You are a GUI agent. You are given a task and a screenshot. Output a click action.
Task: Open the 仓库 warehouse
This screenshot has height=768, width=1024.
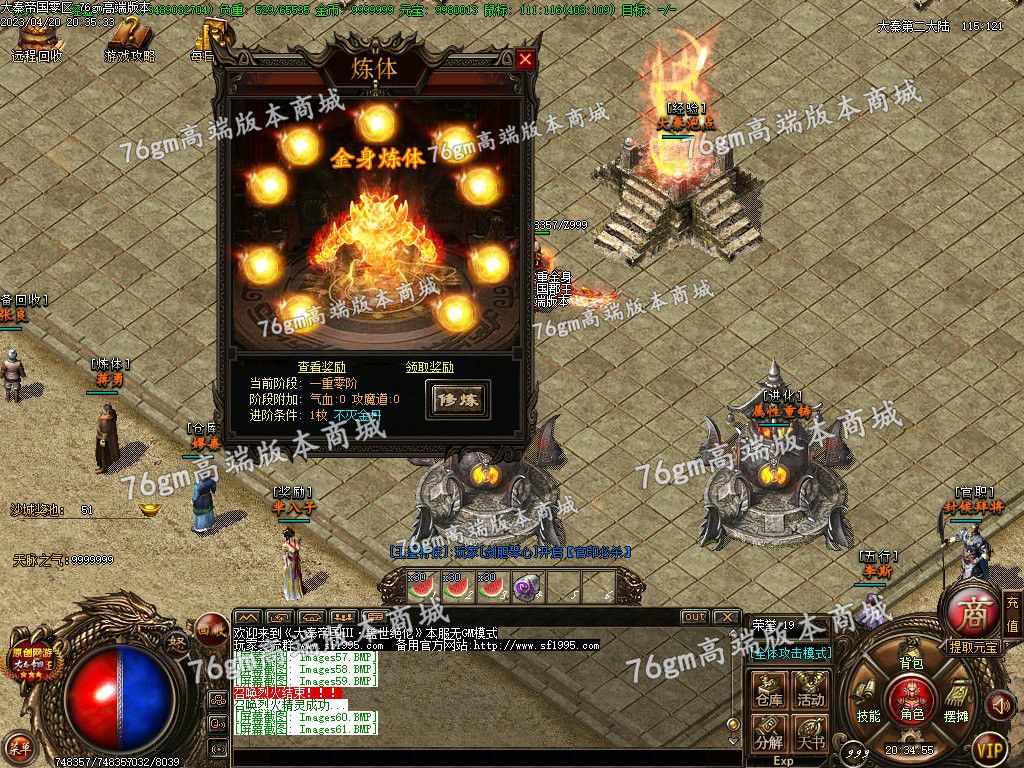[769, 692]
